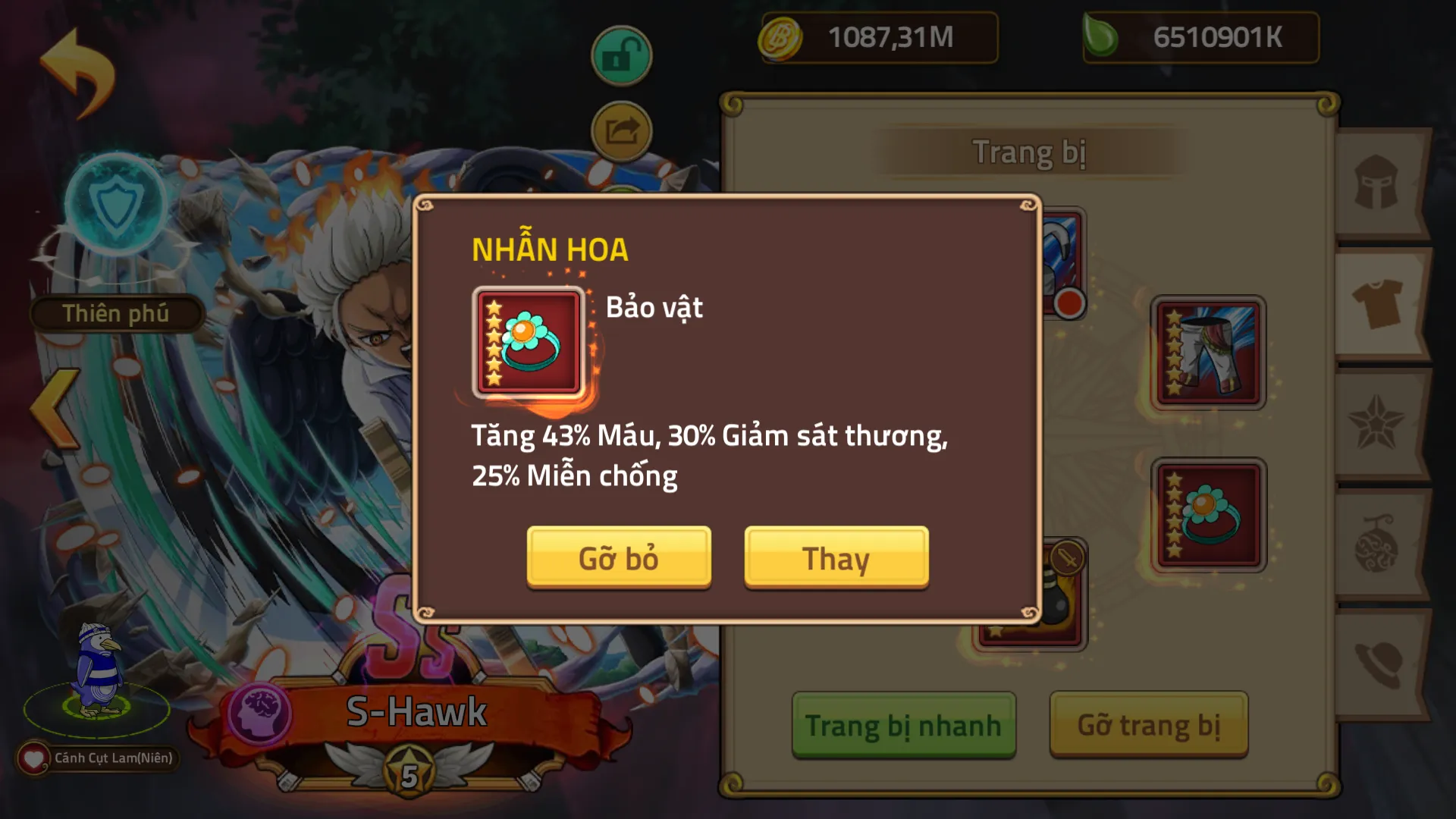The height and width of the screenshot is (819, 1456).
Task: Click the share arrow icon
Action: coord(621,130)
